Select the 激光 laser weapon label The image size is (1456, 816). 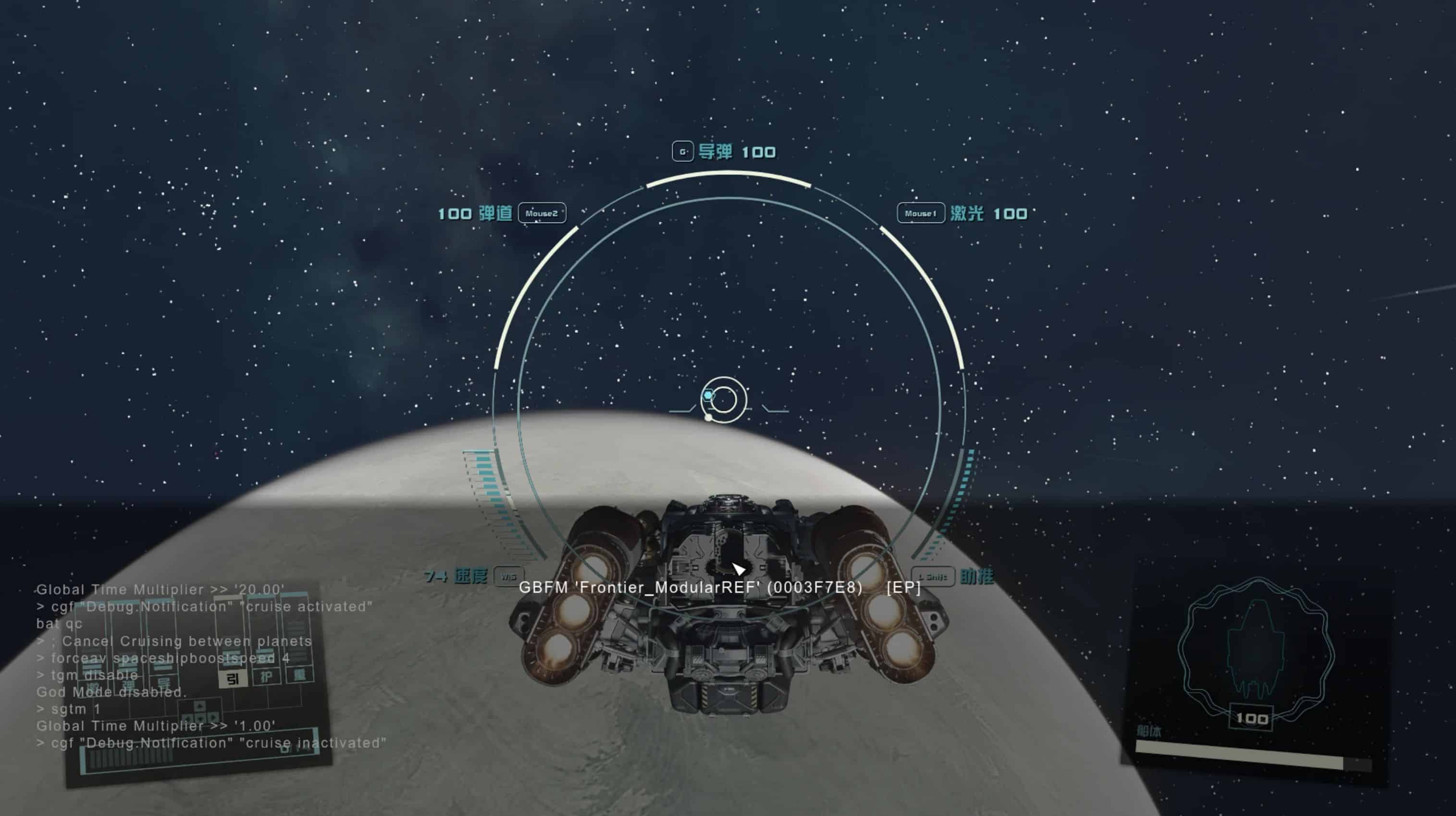966,213
